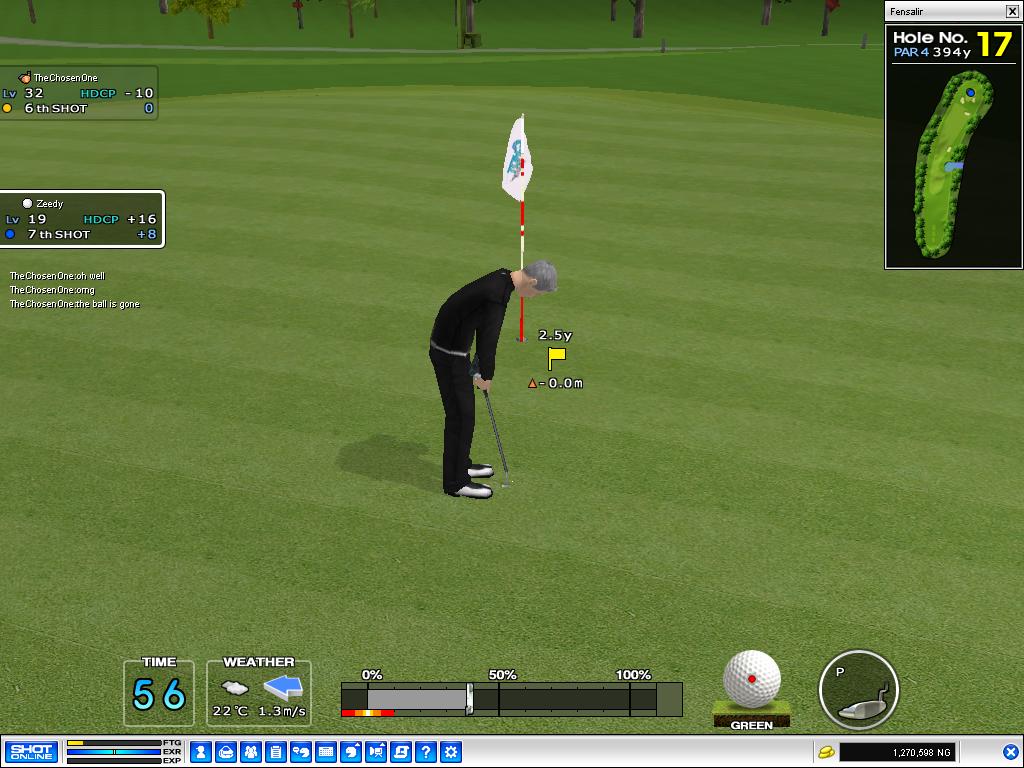The height and width of the screenshot is (768, 1024).
Task: Open the character profile toolbar icon
Action: 201,751
